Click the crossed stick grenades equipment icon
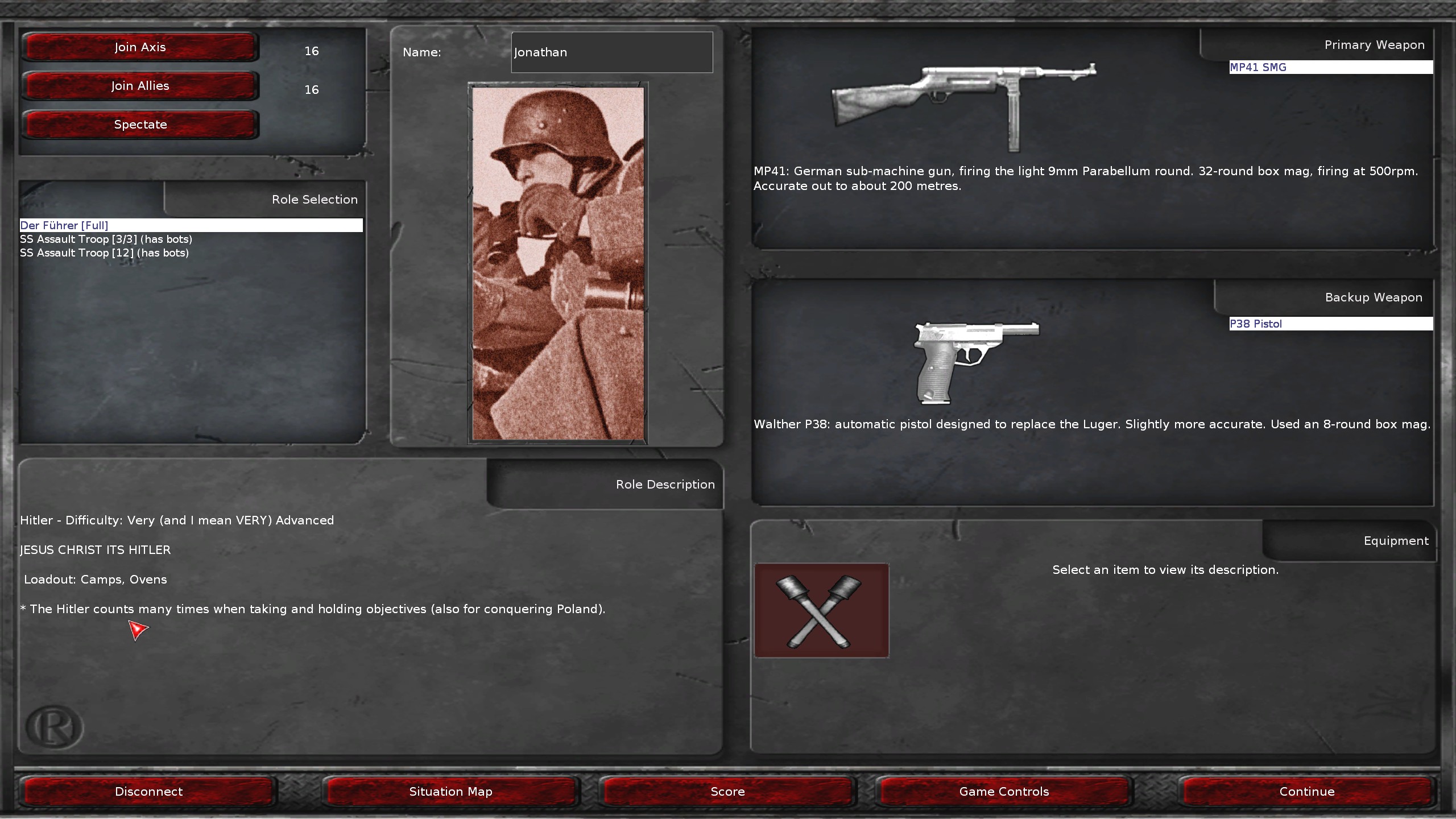The height and width of the screenshot is (819, 1456). [821, 611]
